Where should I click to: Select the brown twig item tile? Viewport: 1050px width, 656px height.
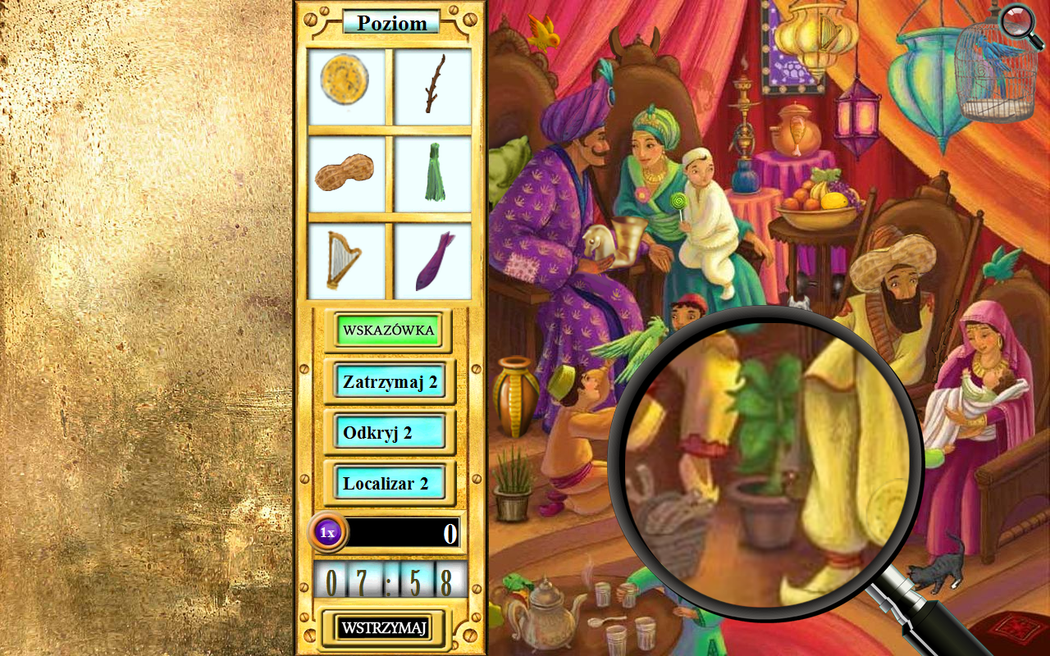(433, 87)
